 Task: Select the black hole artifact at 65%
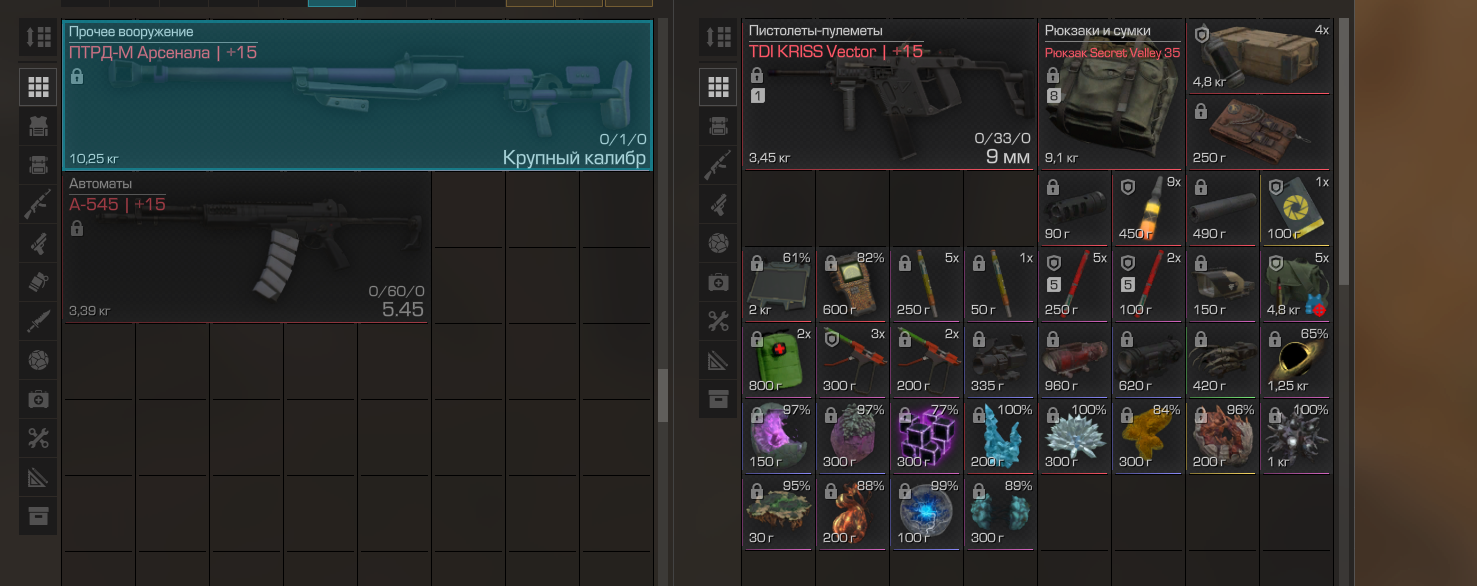tap(1296, 359)
